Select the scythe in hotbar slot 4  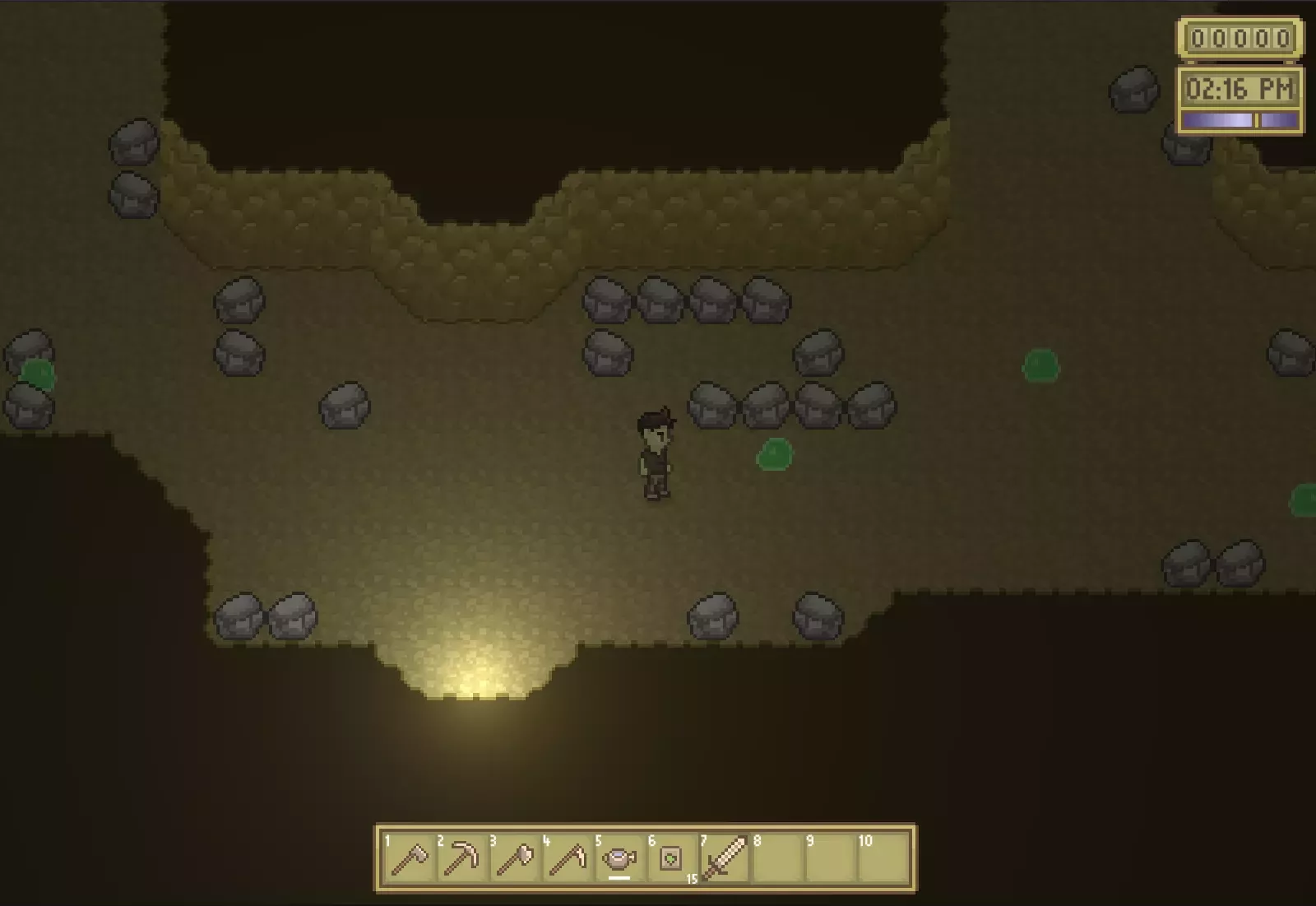pos(566,859)
